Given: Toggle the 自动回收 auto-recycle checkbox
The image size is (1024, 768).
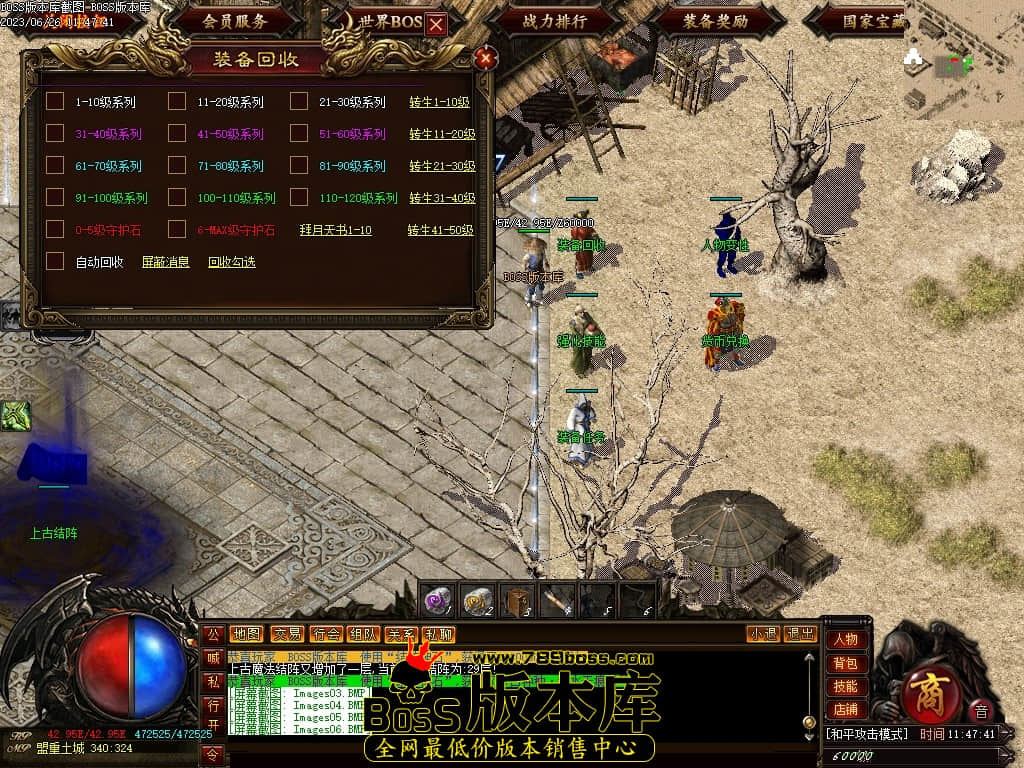Looking at the screenshot, I should coord(55,261).
